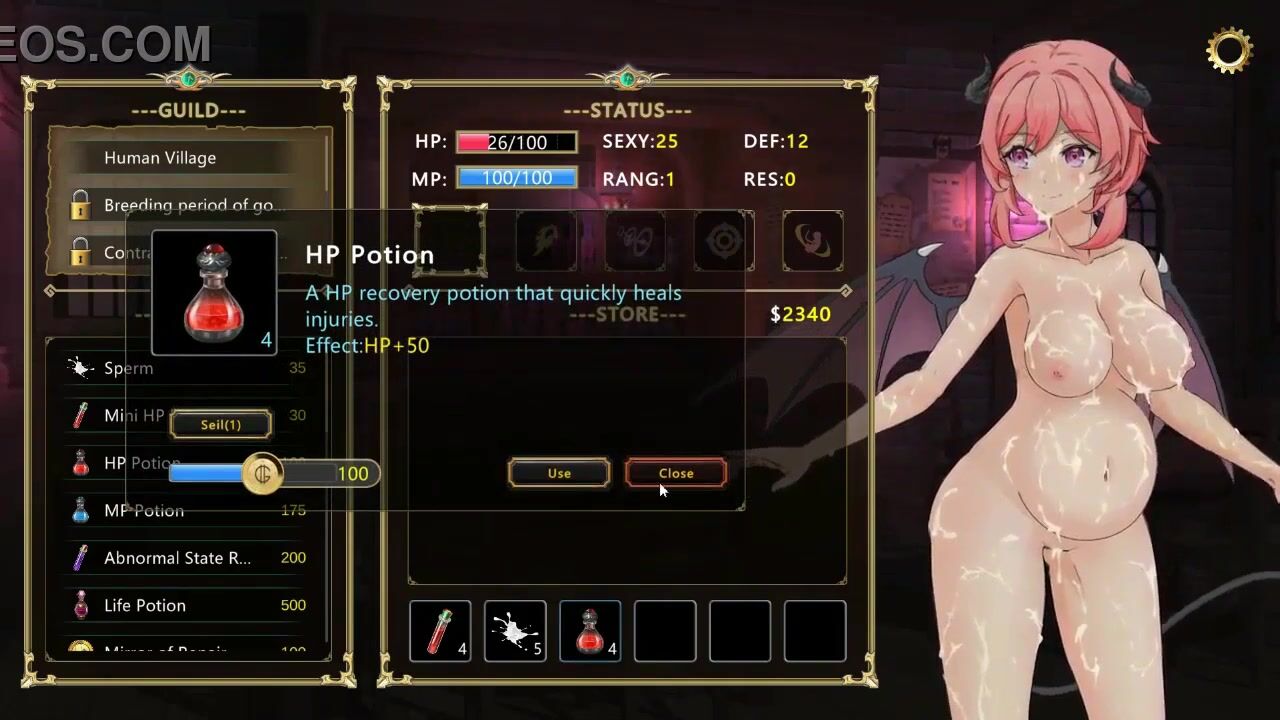1280x720 pixels.
Task: Close the HP Potion popup
Action: tap(676, 473)
